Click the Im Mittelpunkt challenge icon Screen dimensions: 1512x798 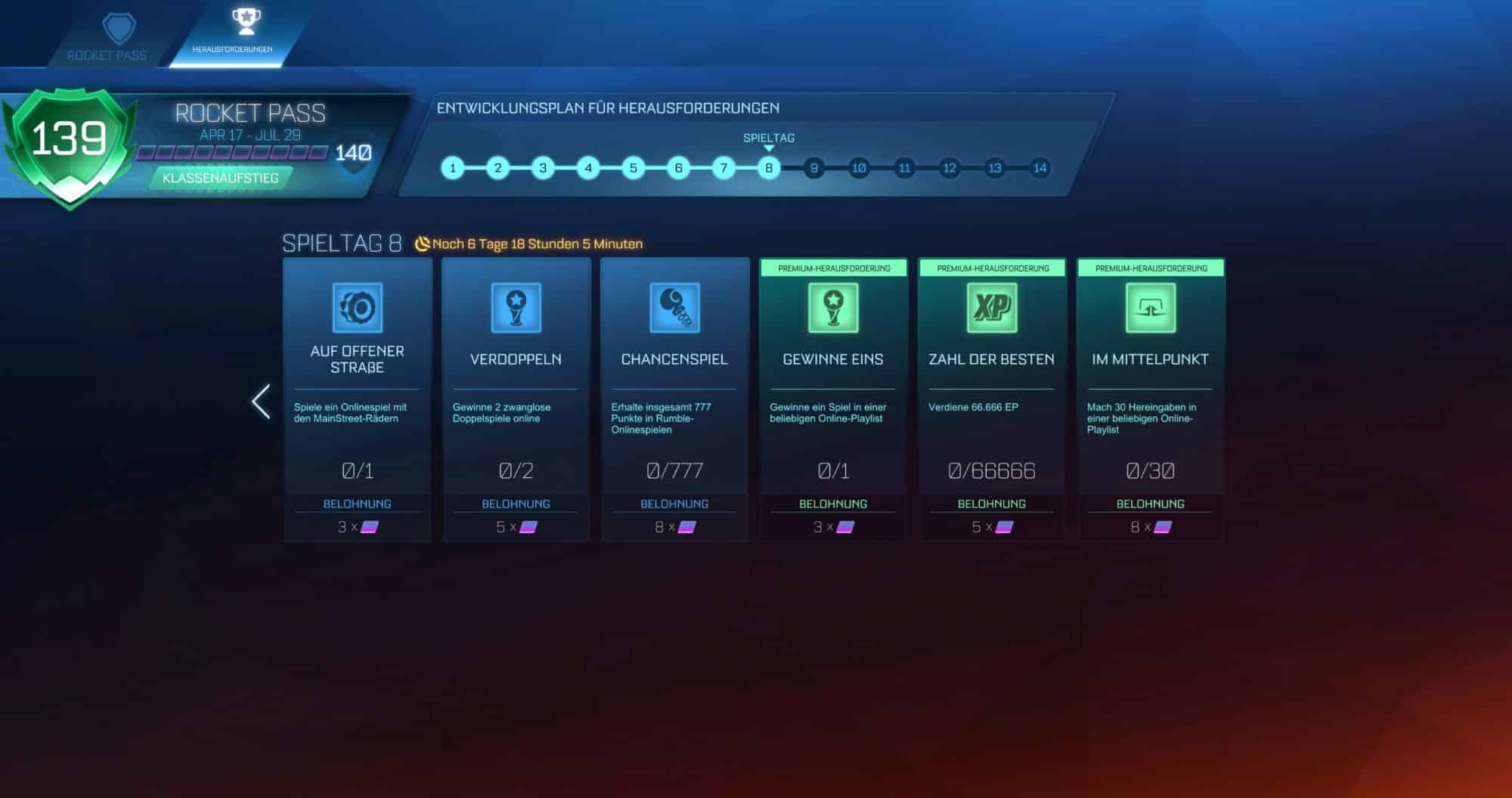coord(1150,307)
